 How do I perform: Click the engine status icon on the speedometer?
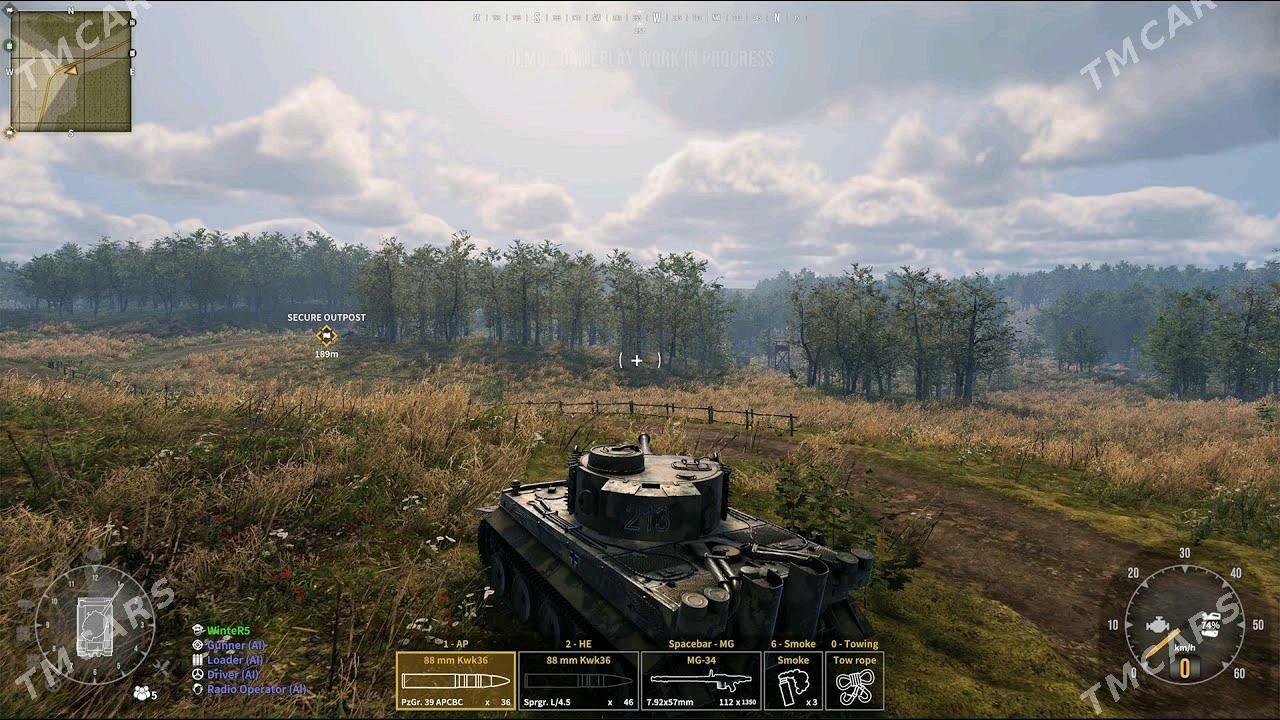click(x=1157, y=625)
